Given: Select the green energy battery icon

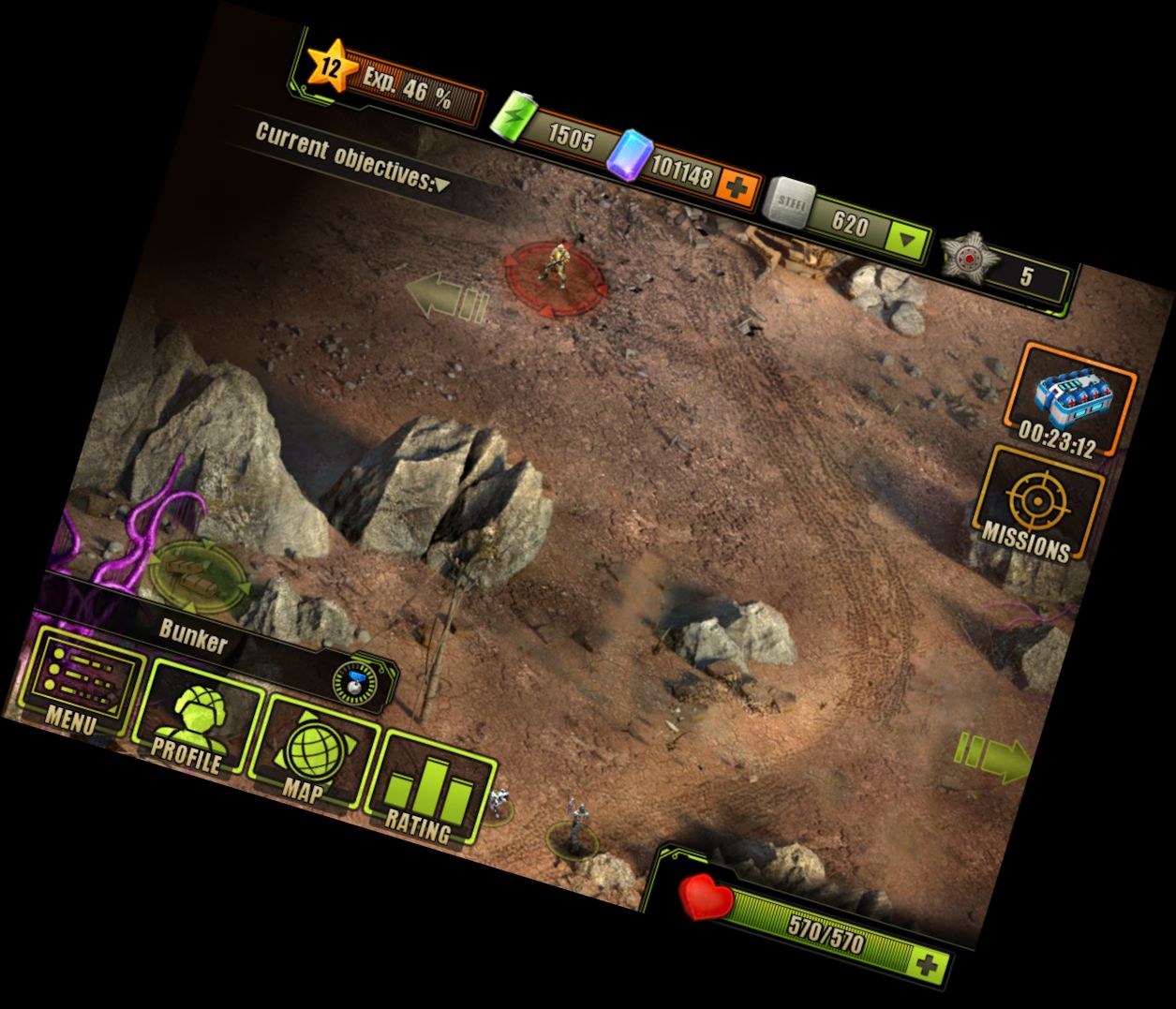Looking at the screenshot, I should 514,121.
